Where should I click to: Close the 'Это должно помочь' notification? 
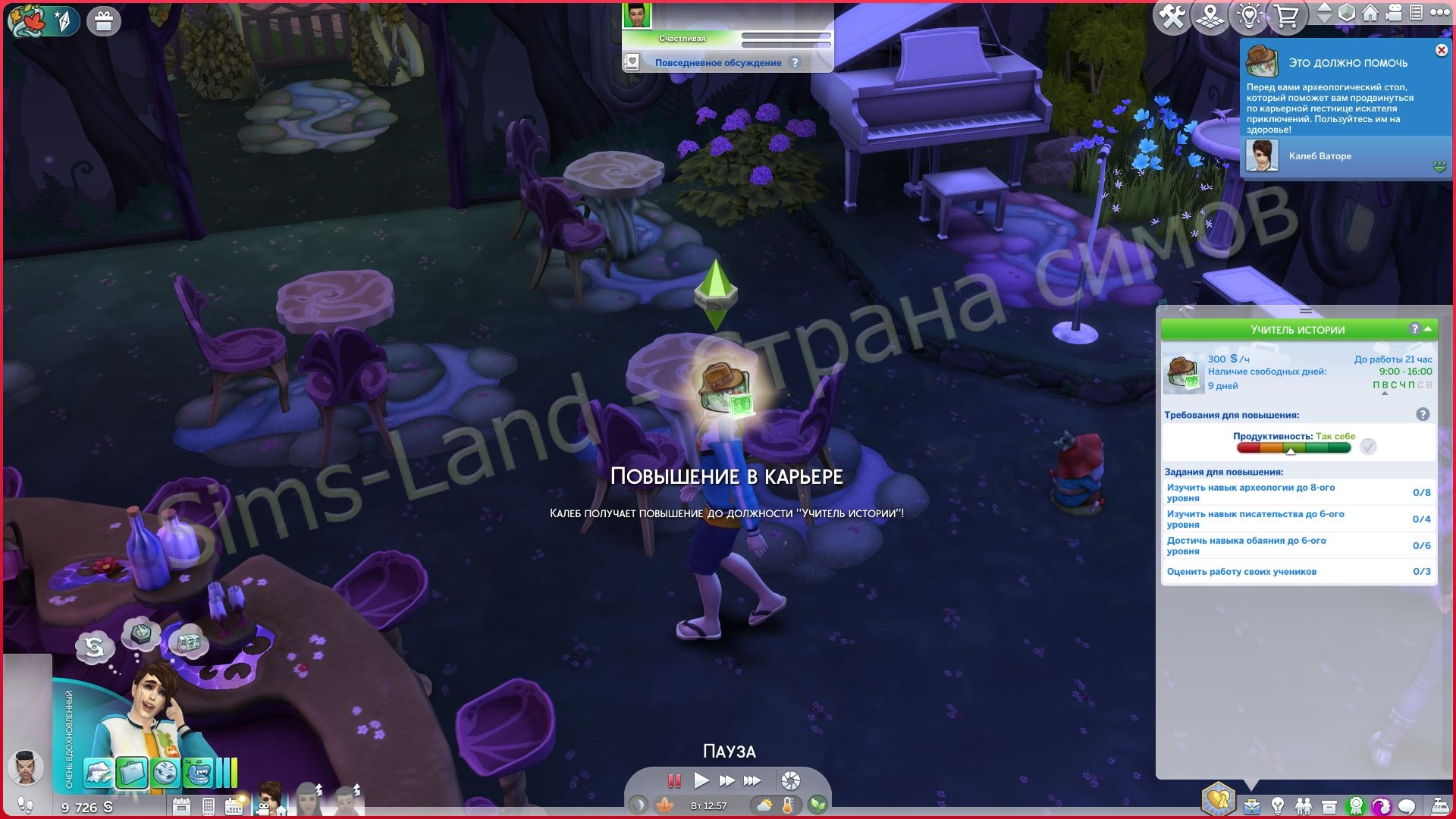pyautogui.click(x=1441, y=50)
